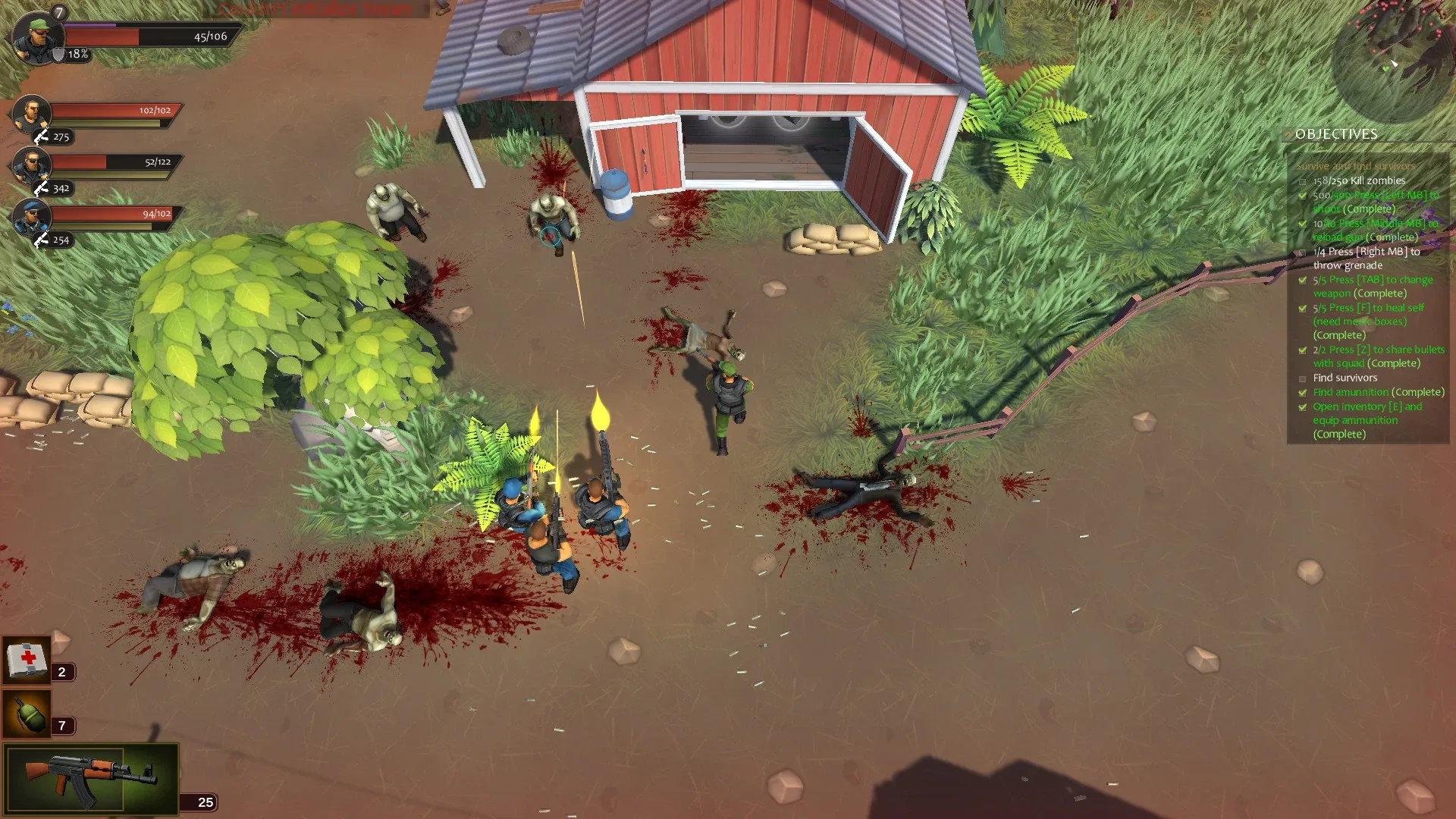Screen dimensions: 1456x819
Task: Check the Find survivors objective box
Action: click(1301, 378)
